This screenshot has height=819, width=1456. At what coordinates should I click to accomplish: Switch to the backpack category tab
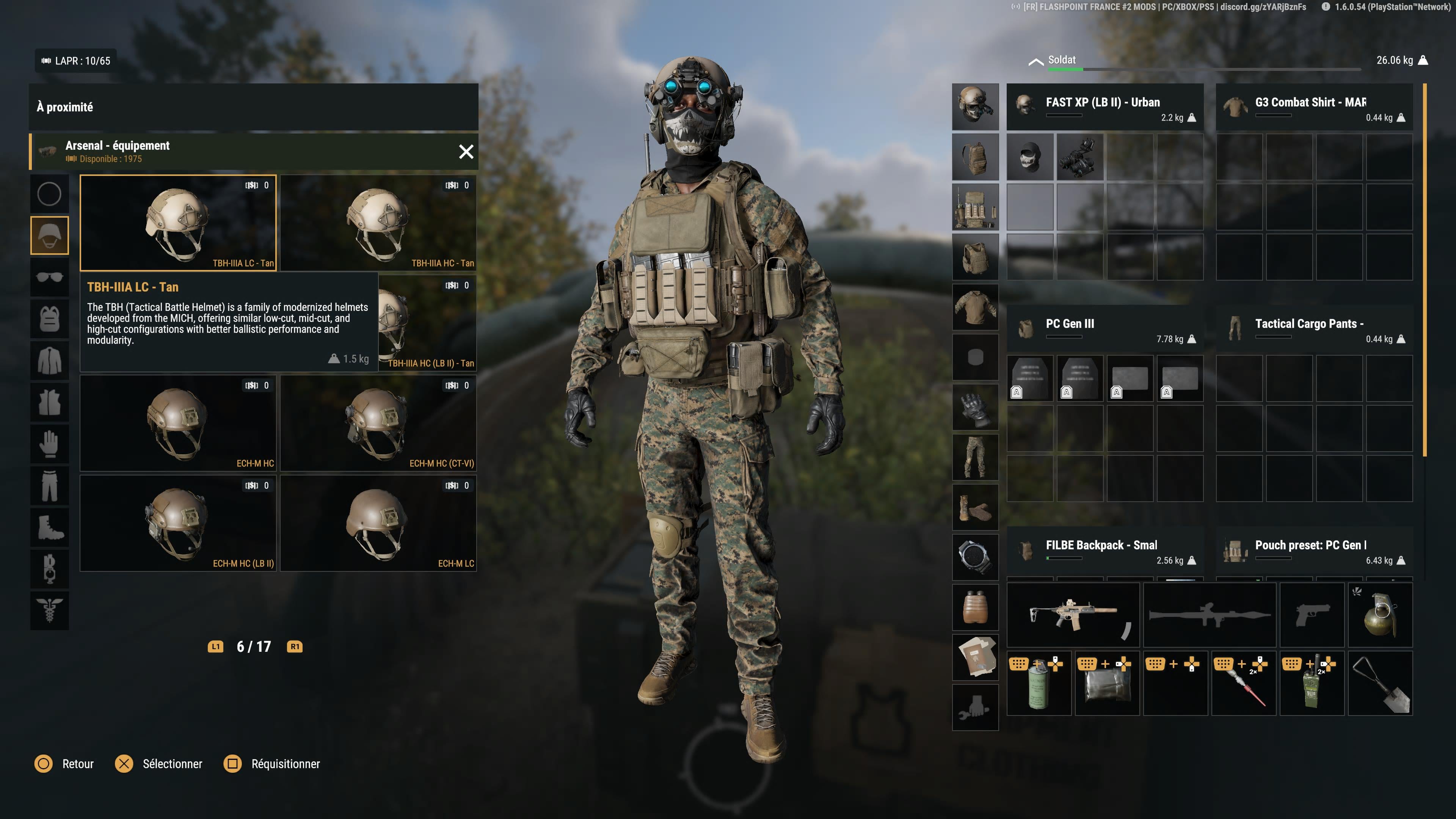[x=50, y=319]
